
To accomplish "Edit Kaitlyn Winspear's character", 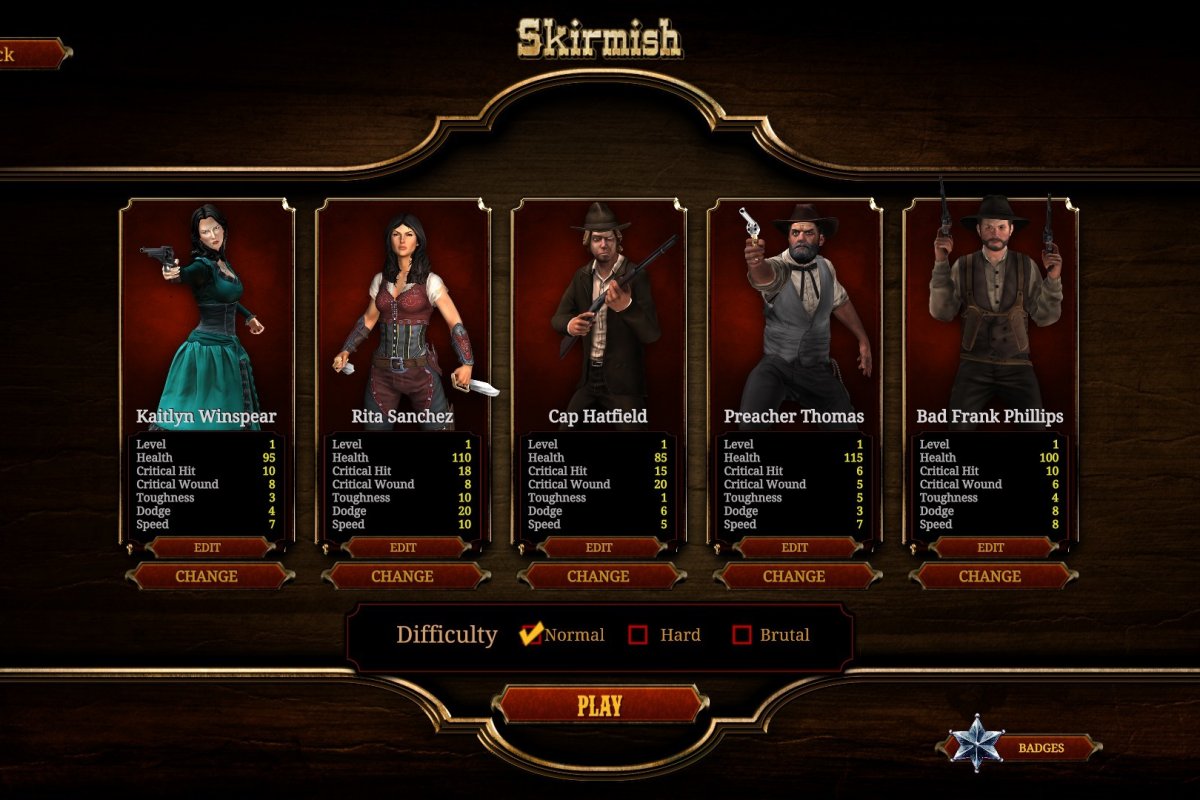I will [x=207, y=547].
